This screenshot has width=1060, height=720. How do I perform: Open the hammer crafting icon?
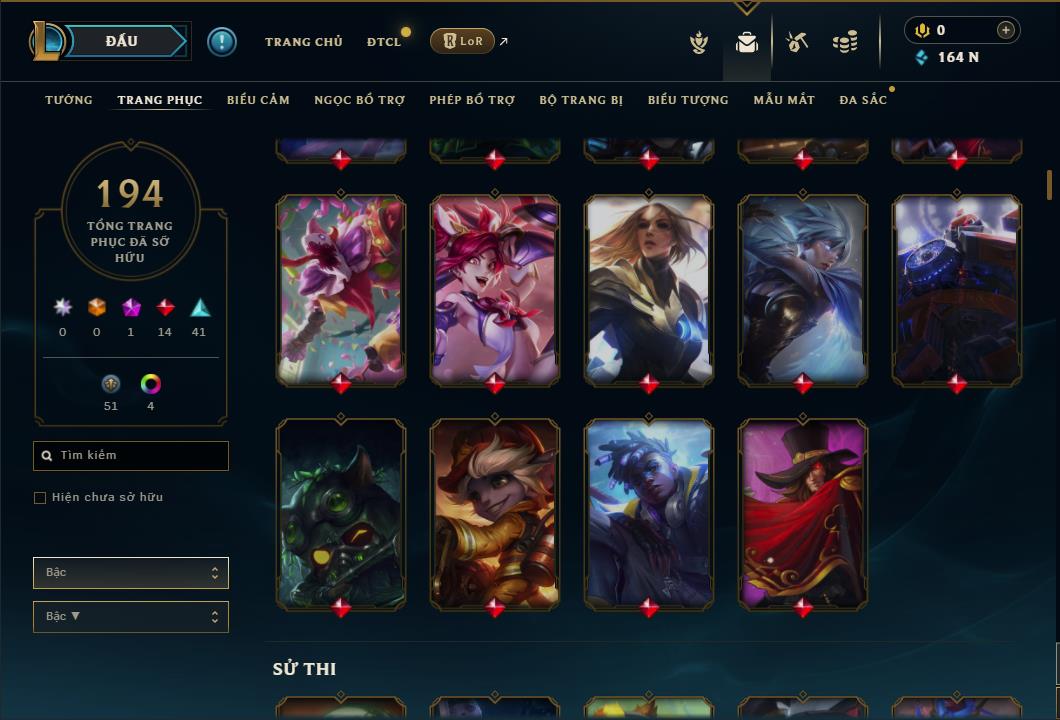(x=797, y=42)
